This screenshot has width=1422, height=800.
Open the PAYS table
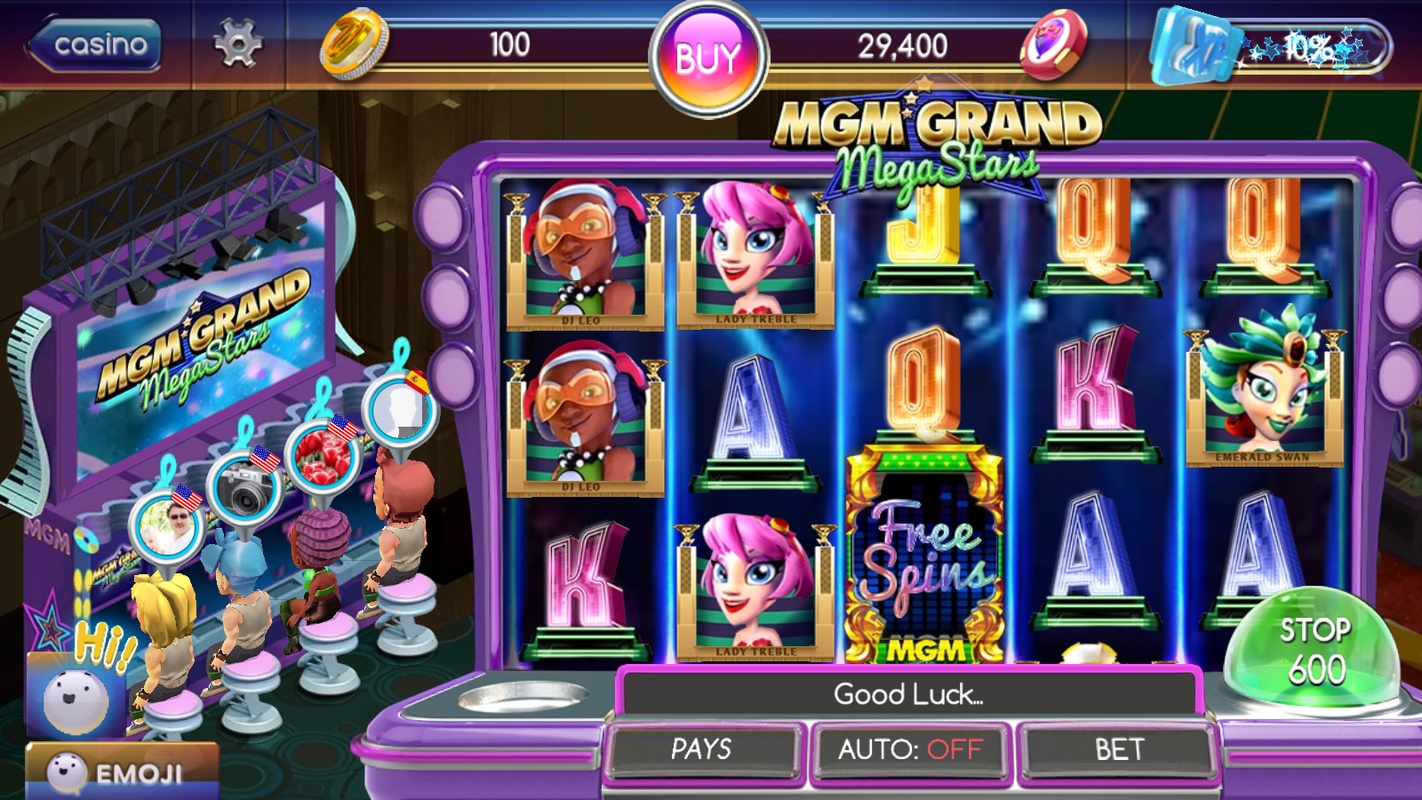[702, 749]
